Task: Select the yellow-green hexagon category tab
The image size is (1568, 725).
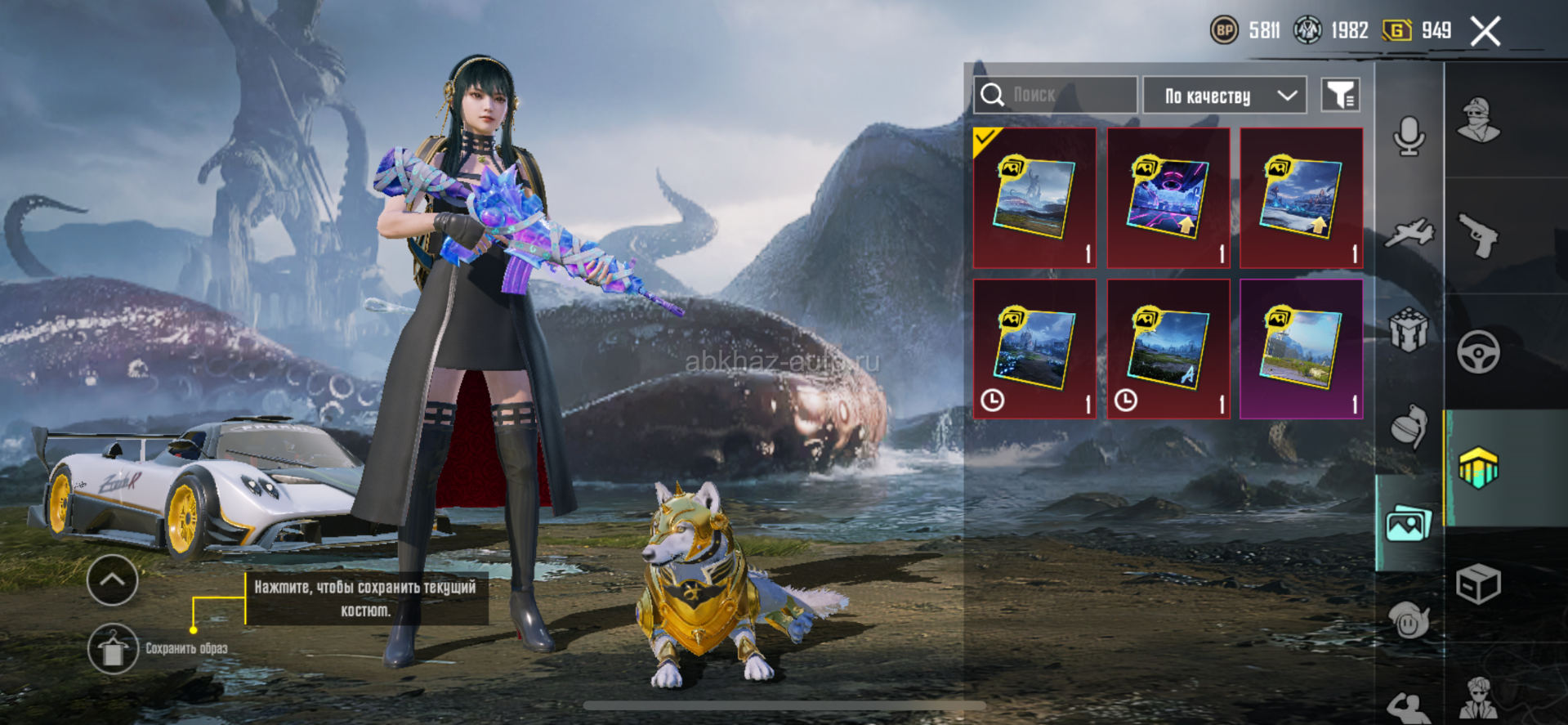Action: (x=1479, y=468)
